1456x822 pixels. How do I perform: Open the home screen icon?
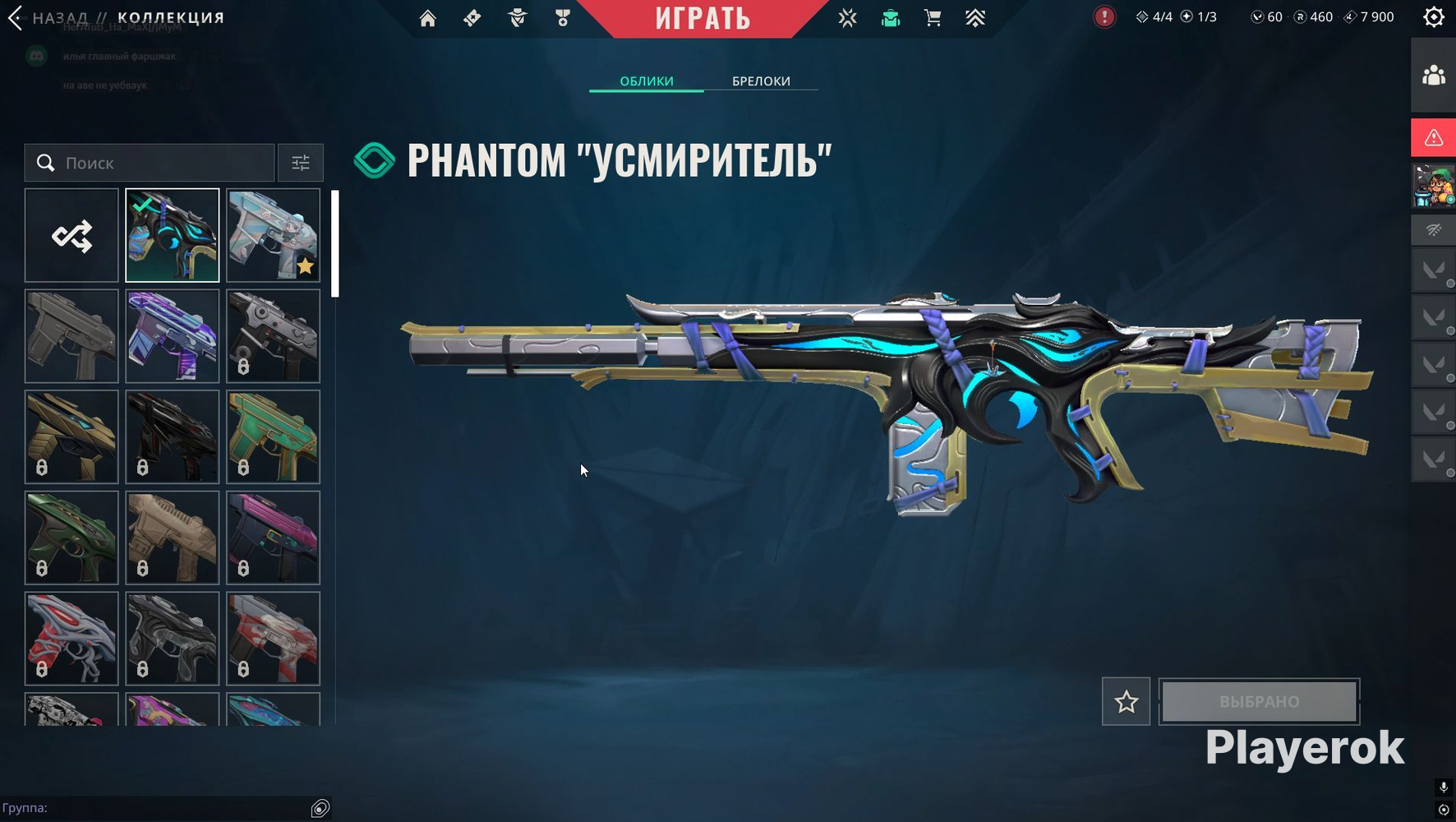click(427, 18)
